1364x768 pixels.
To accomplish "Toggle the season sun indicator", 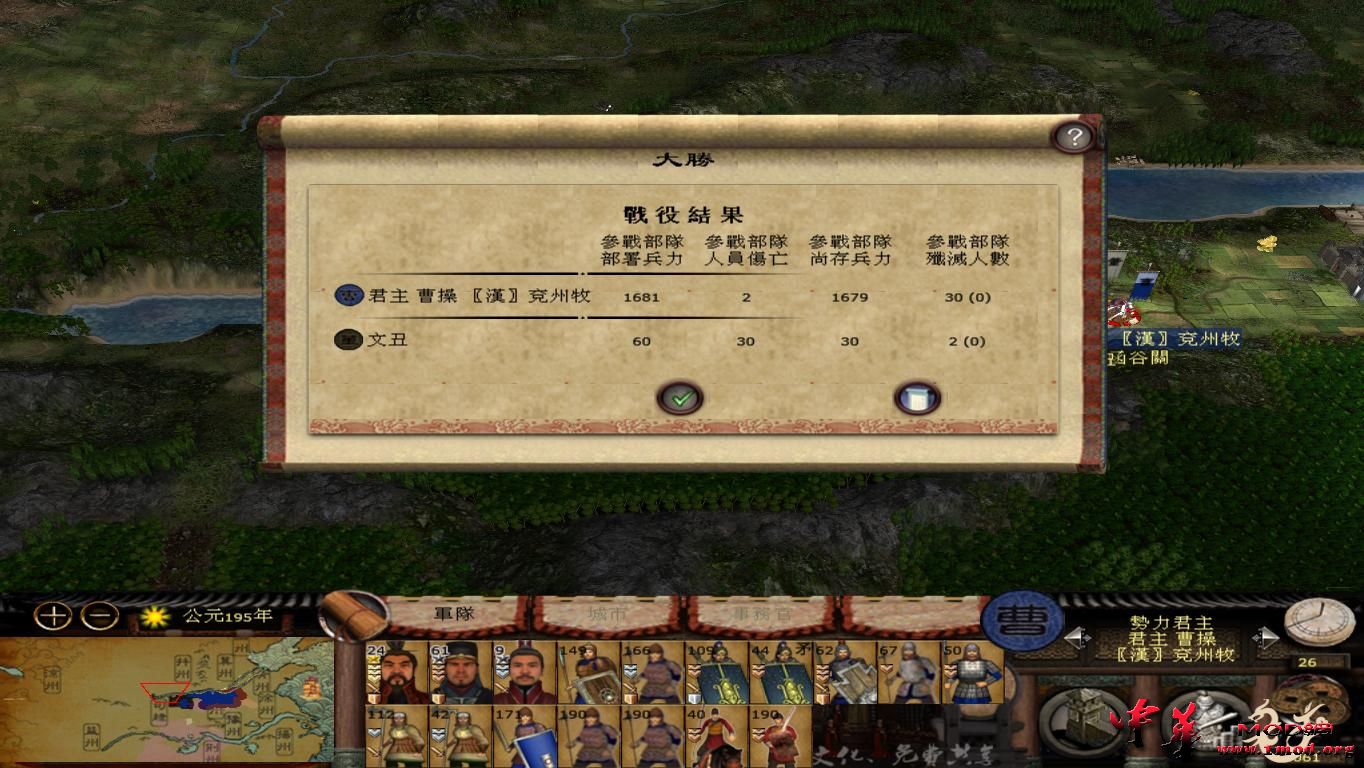I will [156, 617].
